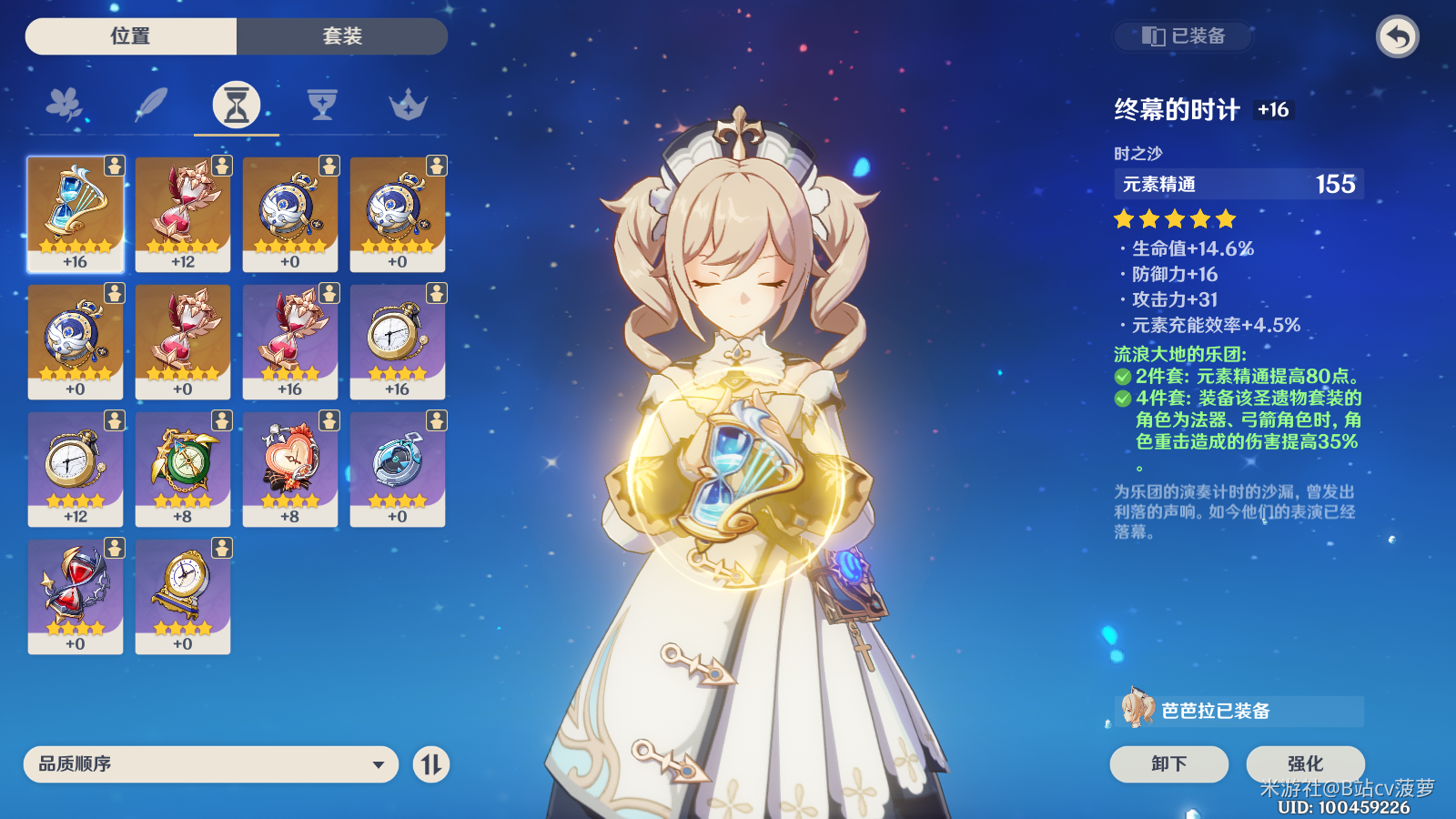
Task: Select the golden mantel clock artifact +0
Action: (x=183, y=596)
